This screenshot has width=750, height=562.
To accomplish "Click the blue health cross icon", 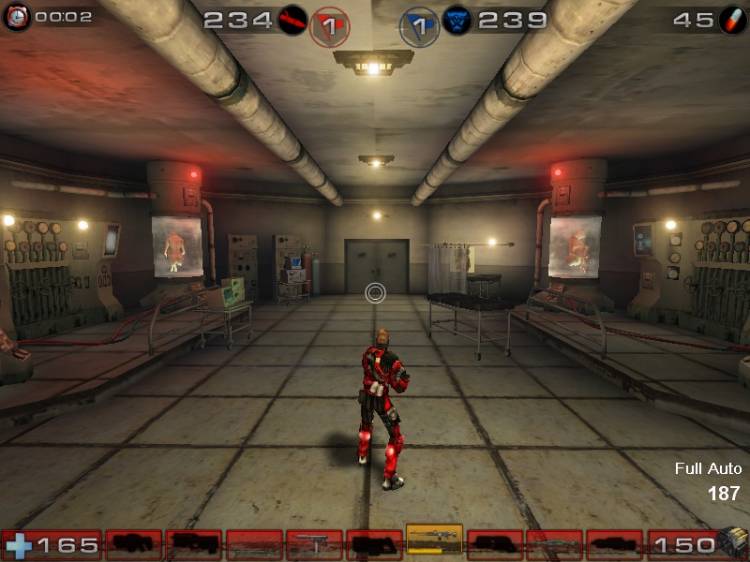I will tap(19, 545).
